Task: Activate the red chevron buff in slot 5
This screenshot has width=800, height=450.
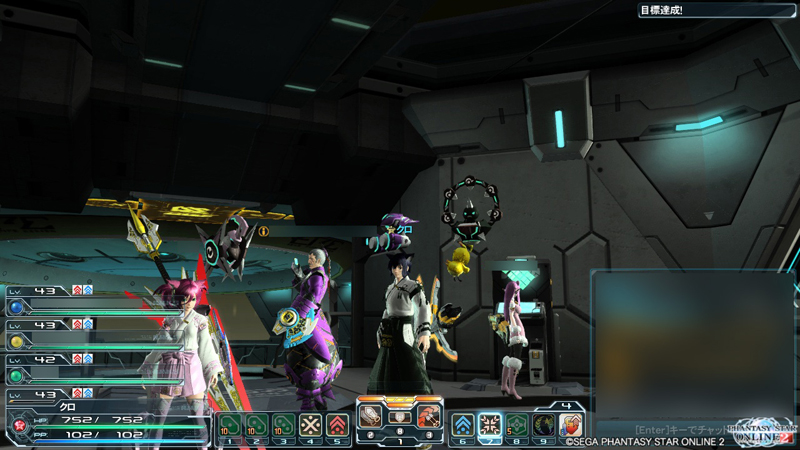Action: click(337, 425)
